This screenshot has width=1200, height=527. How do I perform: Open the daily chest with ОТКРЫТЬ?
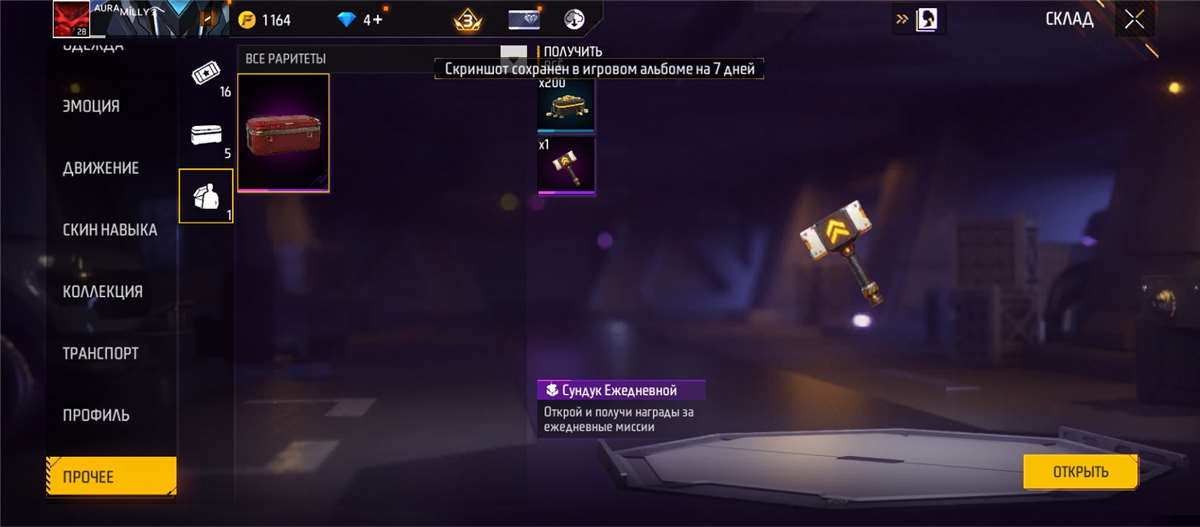[x=1080, y=472]
